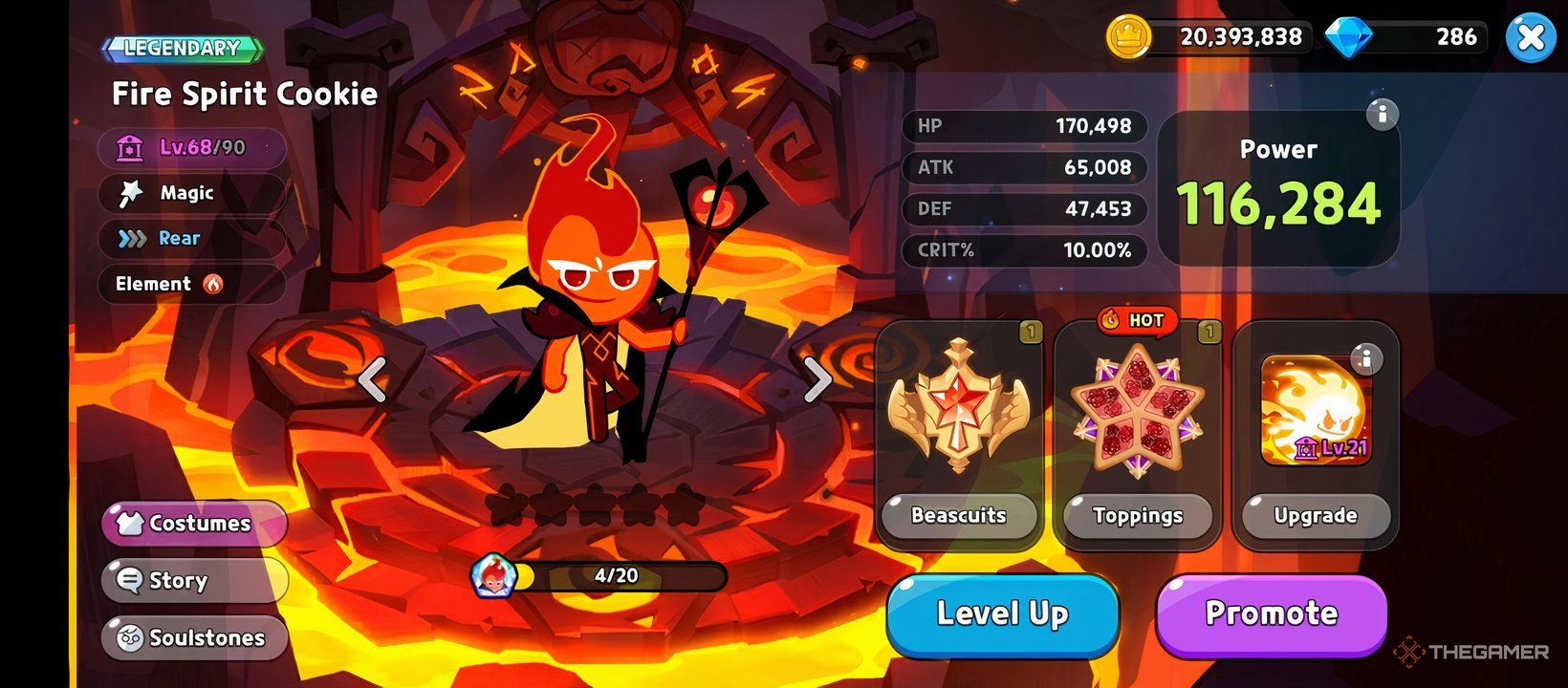This screenshot has width=1568, height=688.
Task: Select the Lv.68/90 level badge
Action: click(x=191, y=148)
